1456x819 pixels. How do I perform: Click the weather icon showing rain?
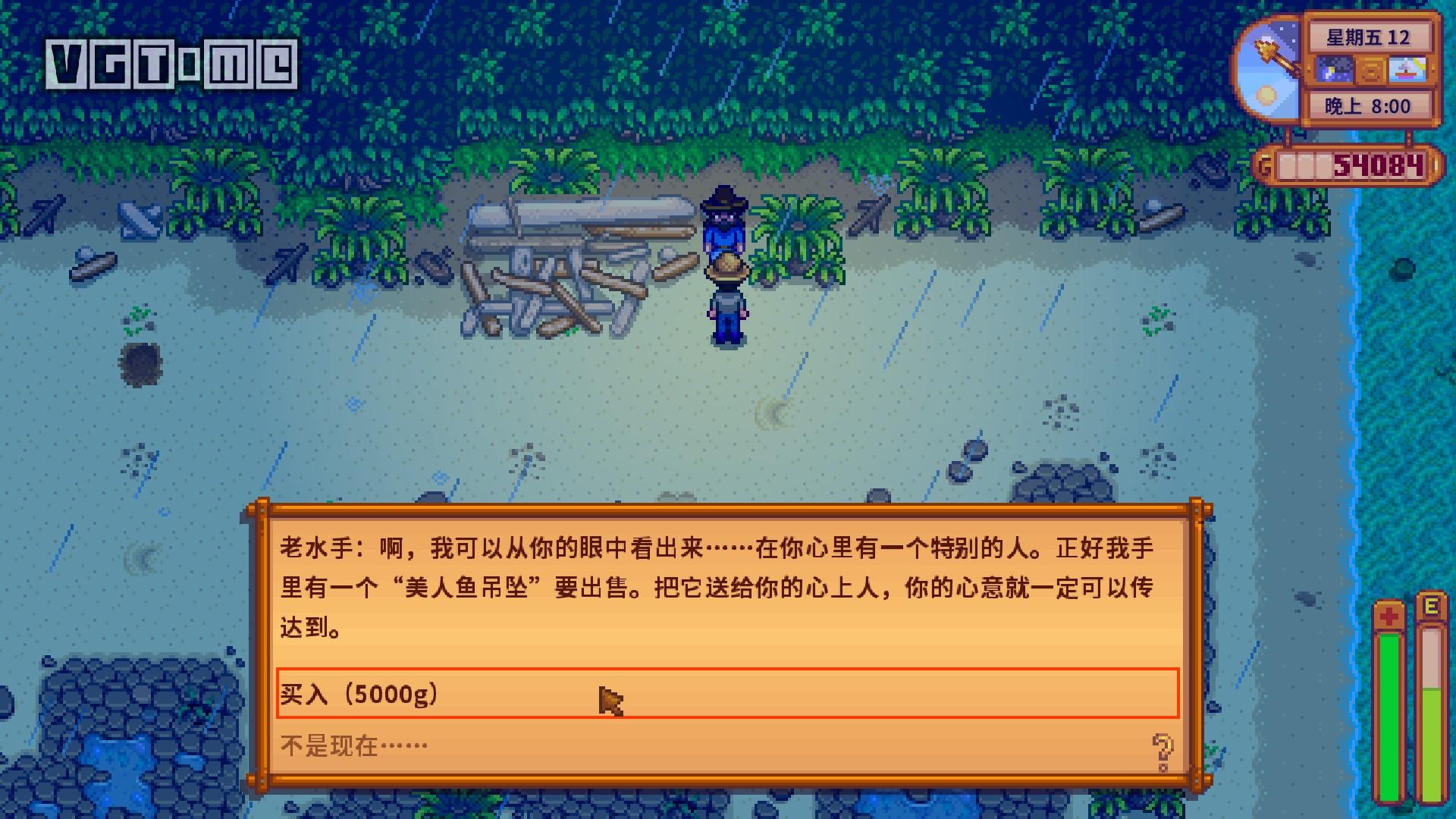(x=1333, y=69)
